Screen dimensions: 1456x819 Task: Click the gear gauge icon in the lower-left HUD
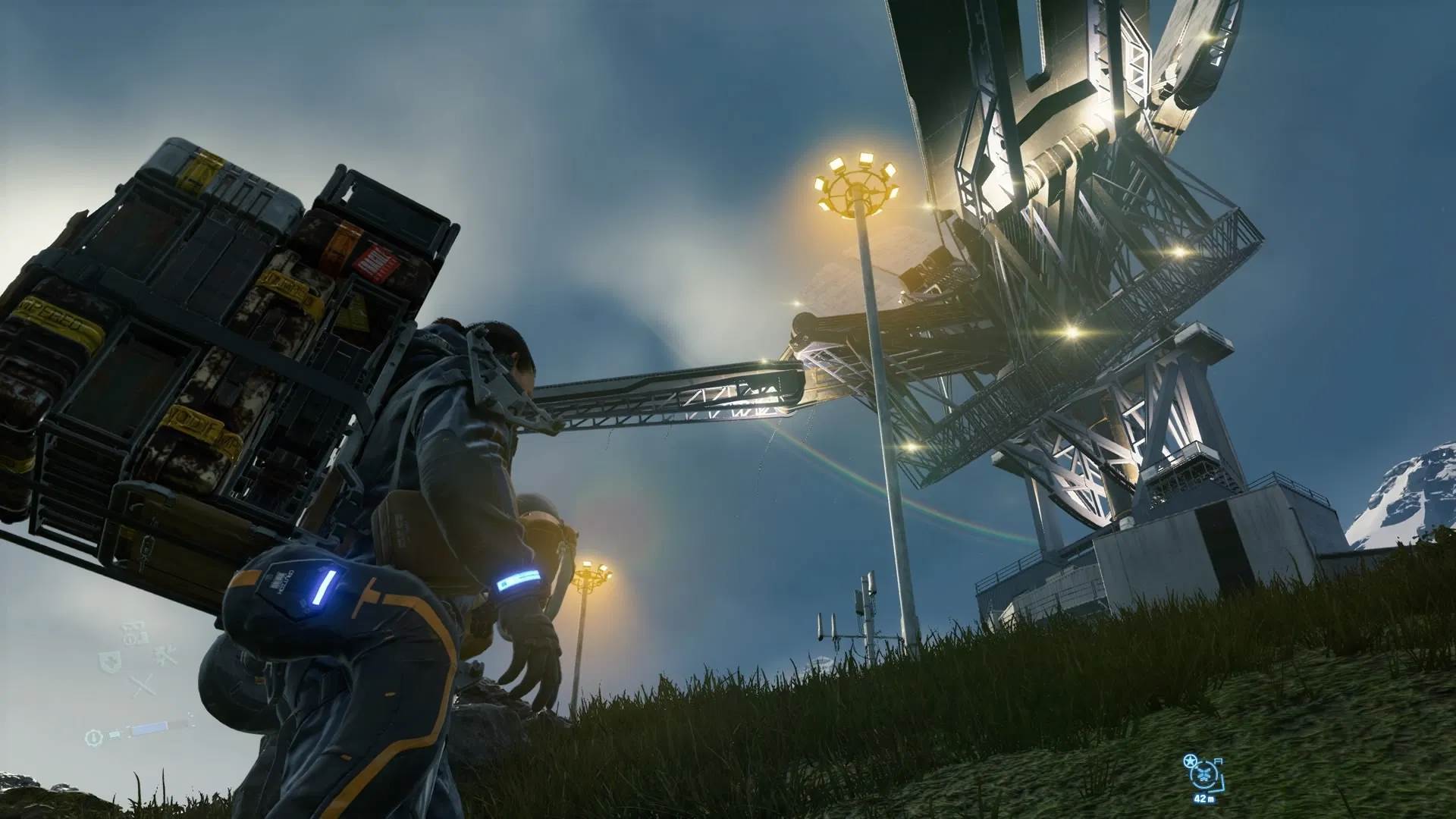(x=94, y=739)
